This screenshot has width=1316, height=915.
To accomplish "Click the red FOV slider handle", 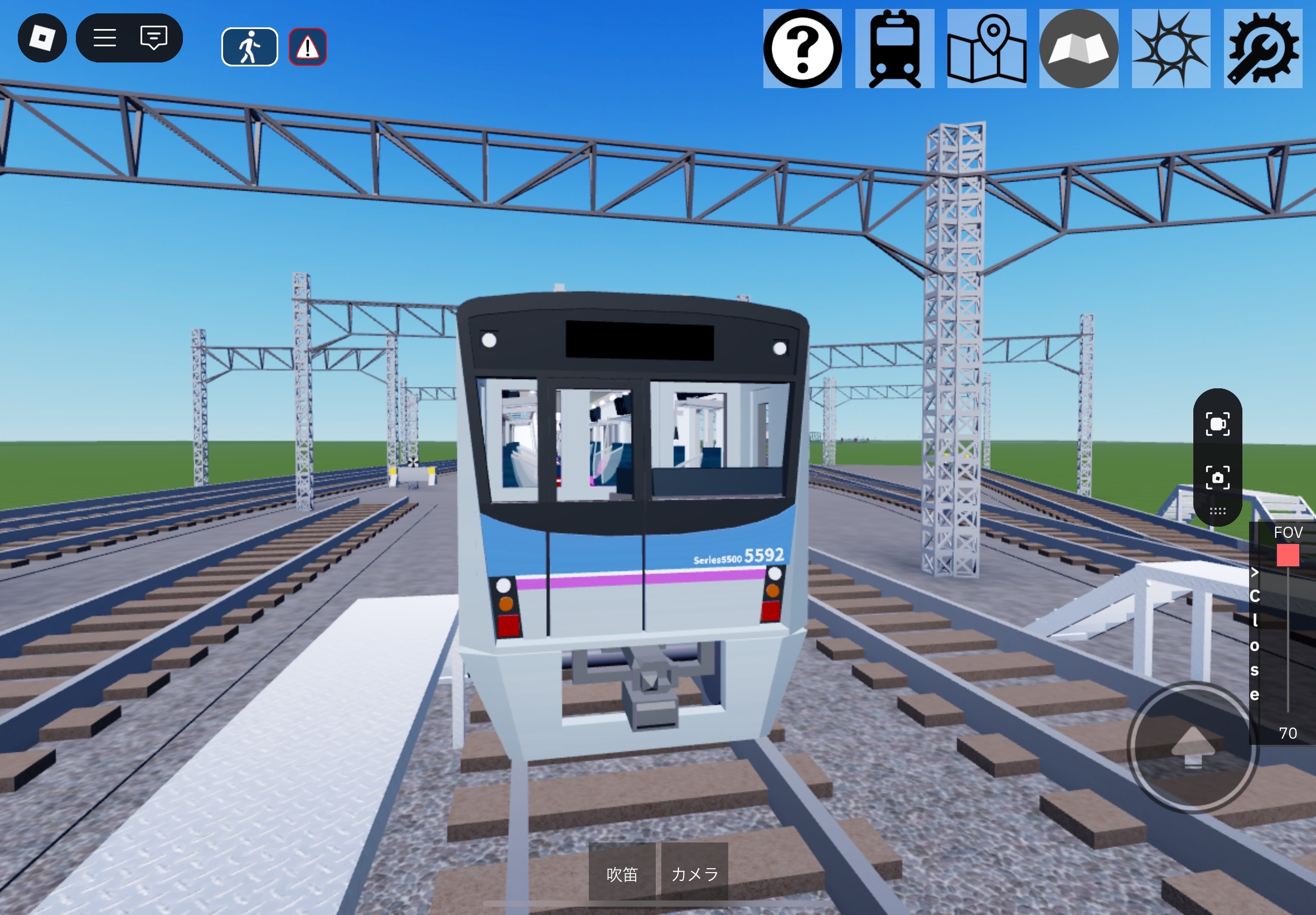I will click(1288, 555).
